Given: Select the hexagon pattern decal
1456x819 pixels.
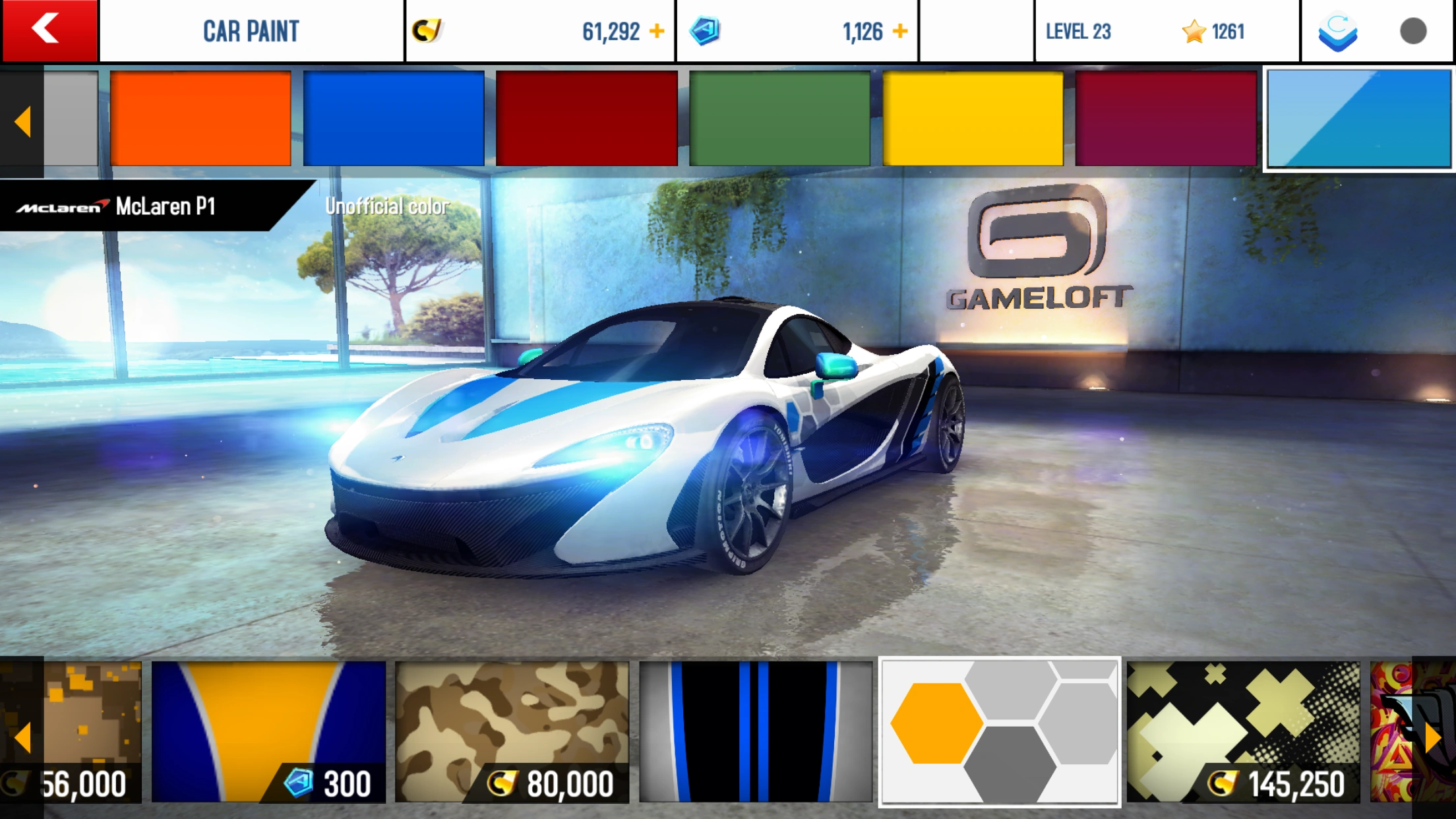Looking at the screenshot, I should [x=1000, y=731].
